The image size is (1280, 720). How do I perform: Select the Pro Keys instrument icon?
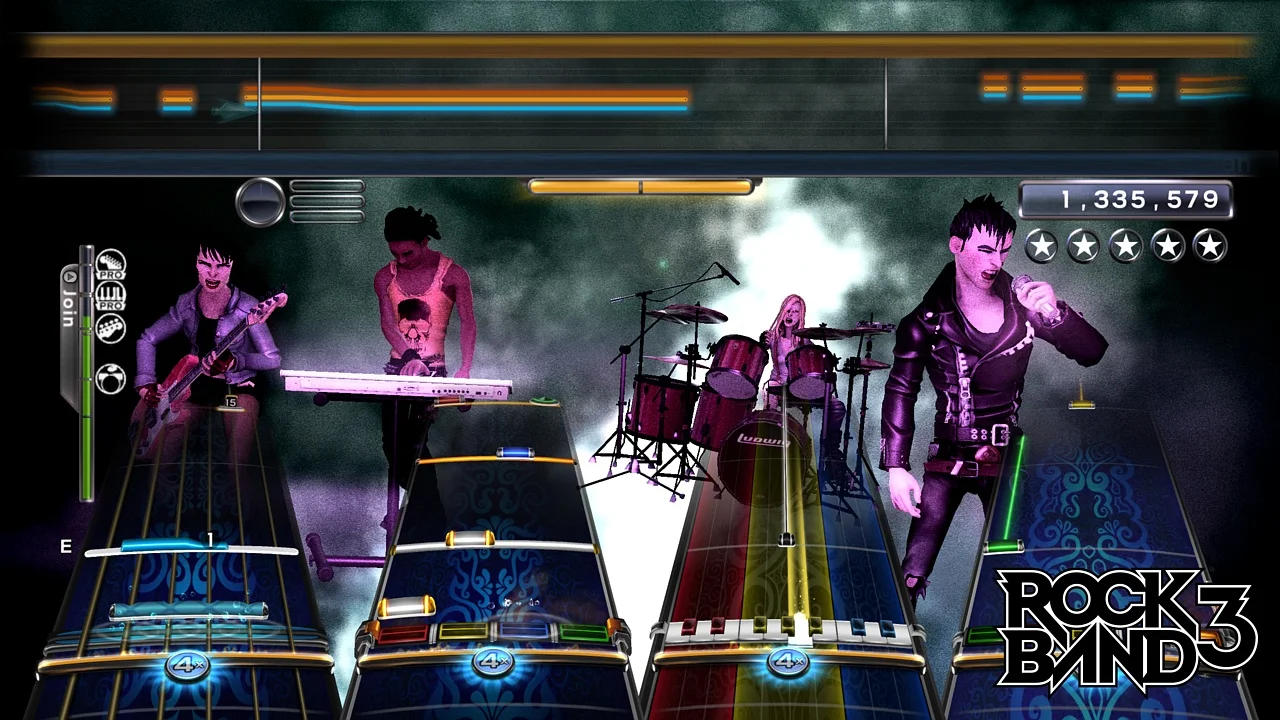(x=110, y=294)
